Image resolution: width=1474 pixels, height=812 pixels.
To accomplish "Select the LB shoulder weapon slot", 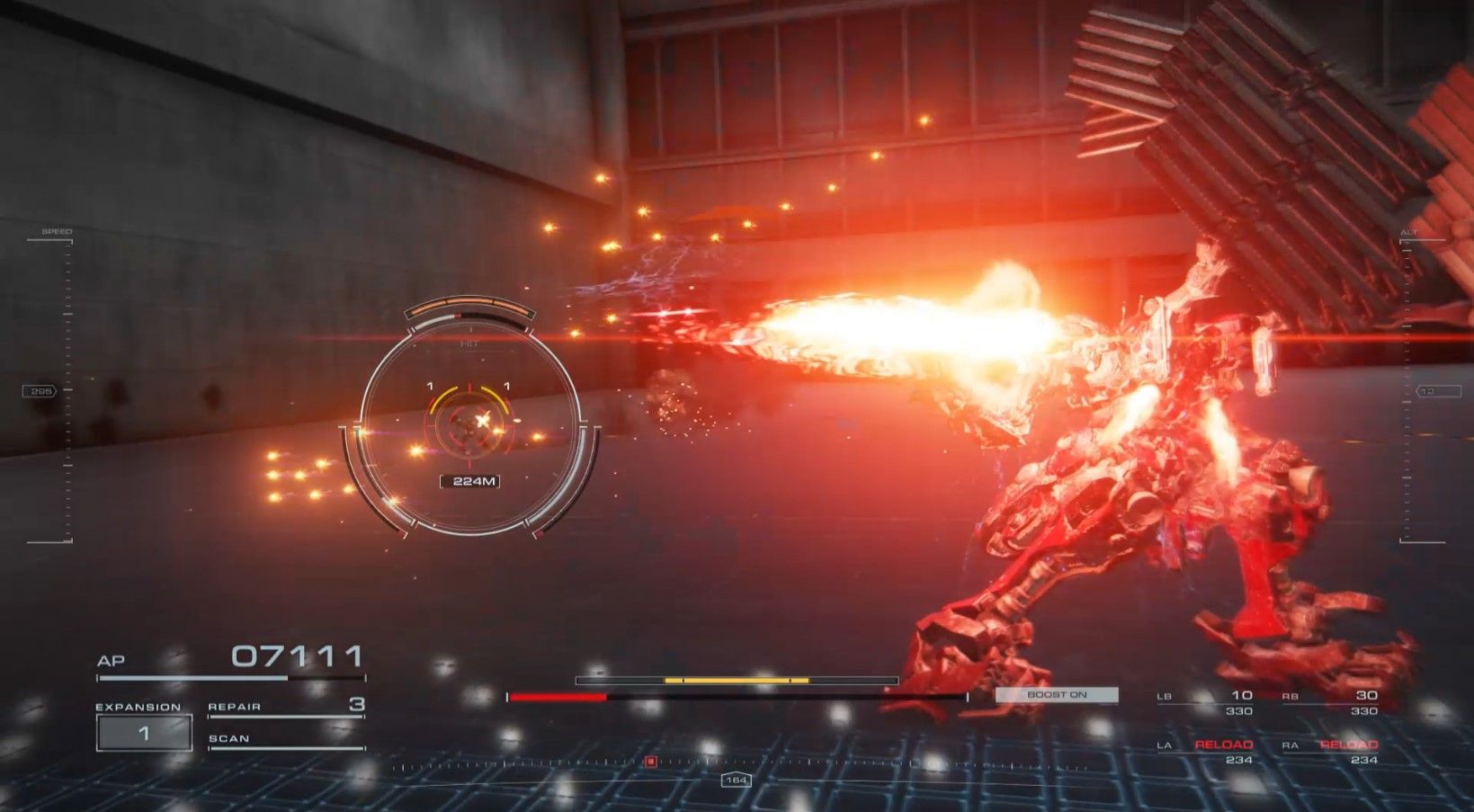I will 1206,701.
